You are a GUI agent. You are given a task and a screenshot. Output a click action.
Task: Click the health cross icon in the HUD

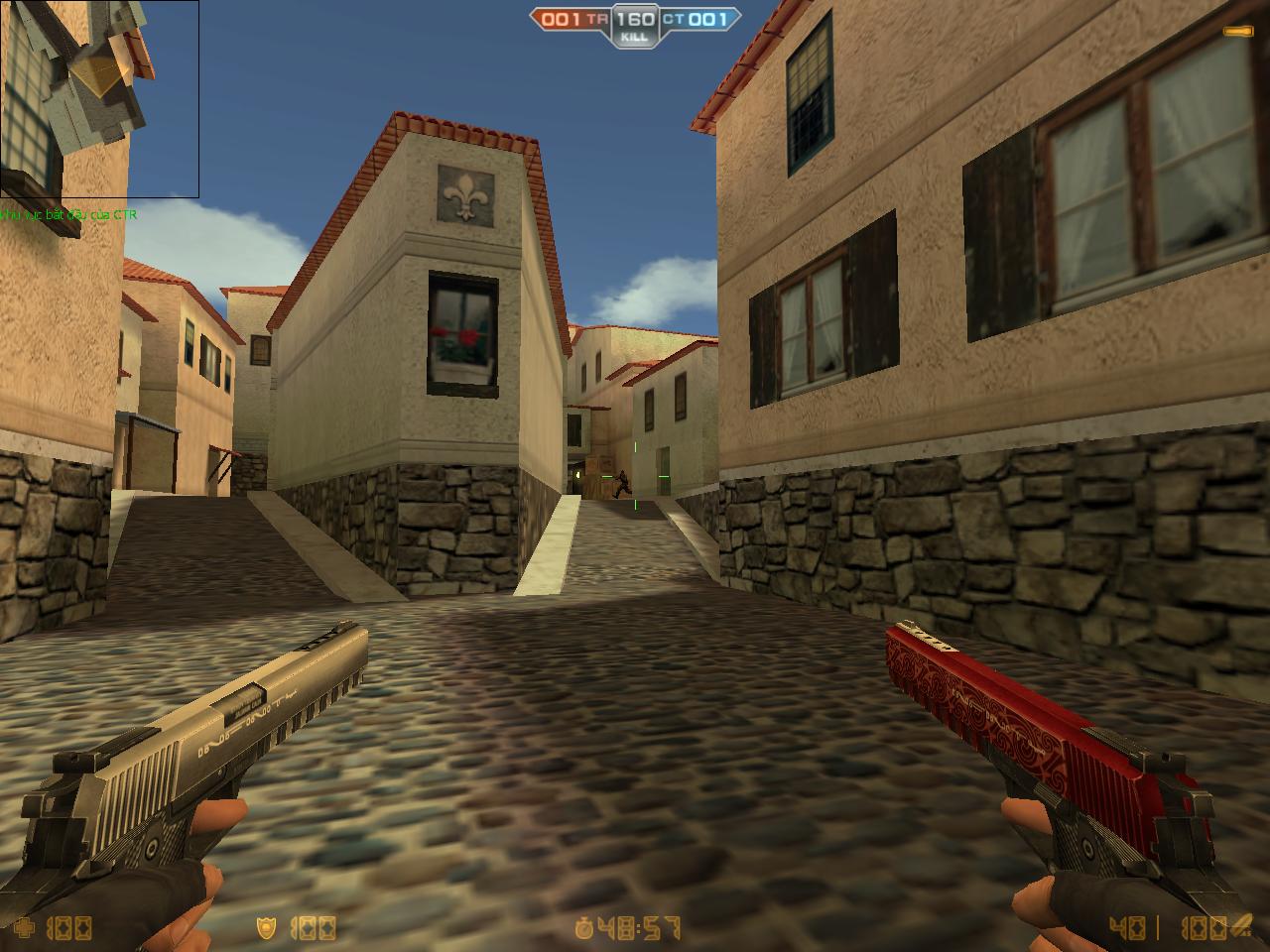tap(27, 927)
